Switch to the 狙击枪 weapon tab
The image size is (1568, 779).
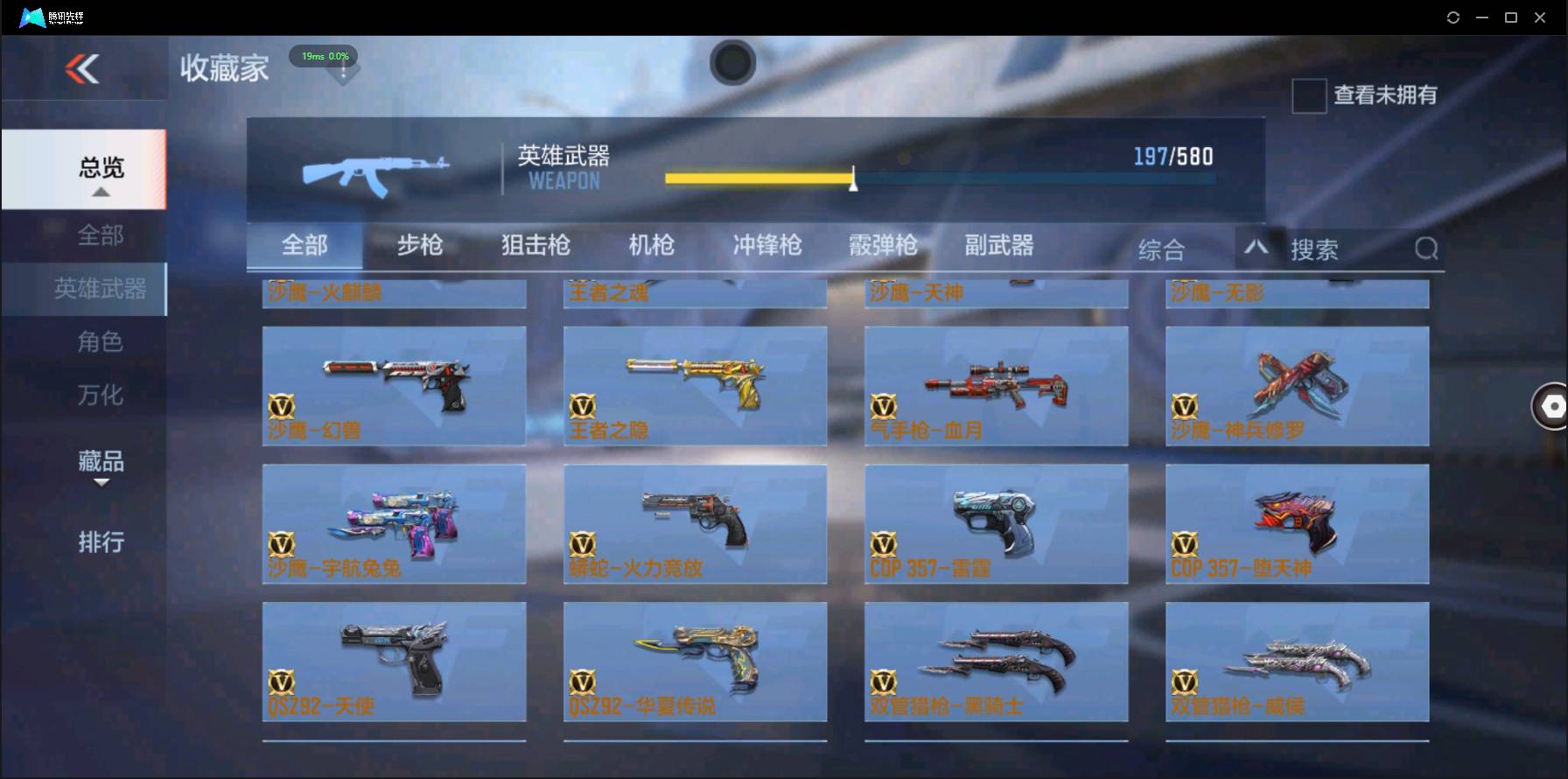(535, 246)
